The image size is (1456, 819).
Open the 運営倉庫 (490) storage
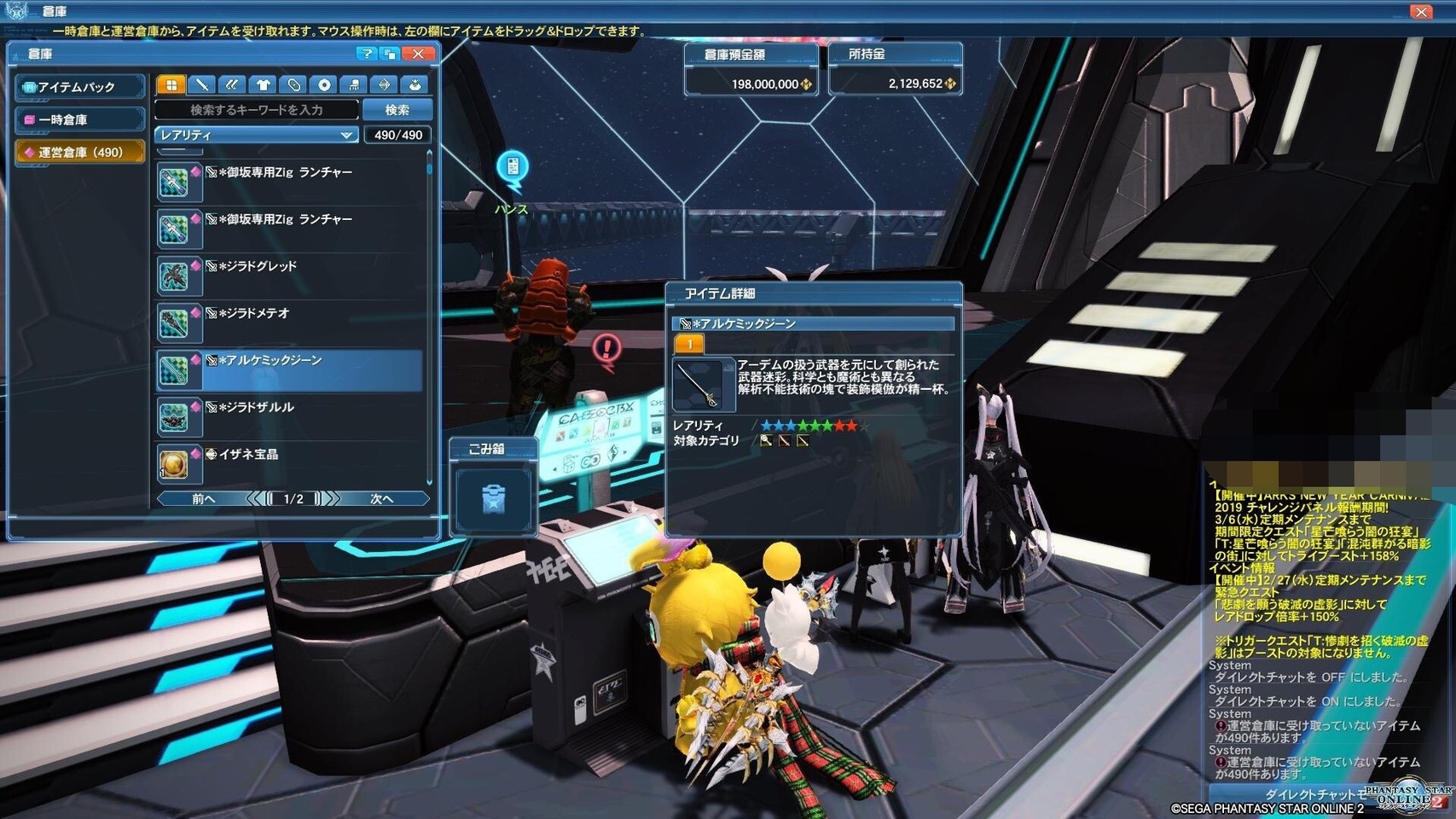(x=80, y=152)
